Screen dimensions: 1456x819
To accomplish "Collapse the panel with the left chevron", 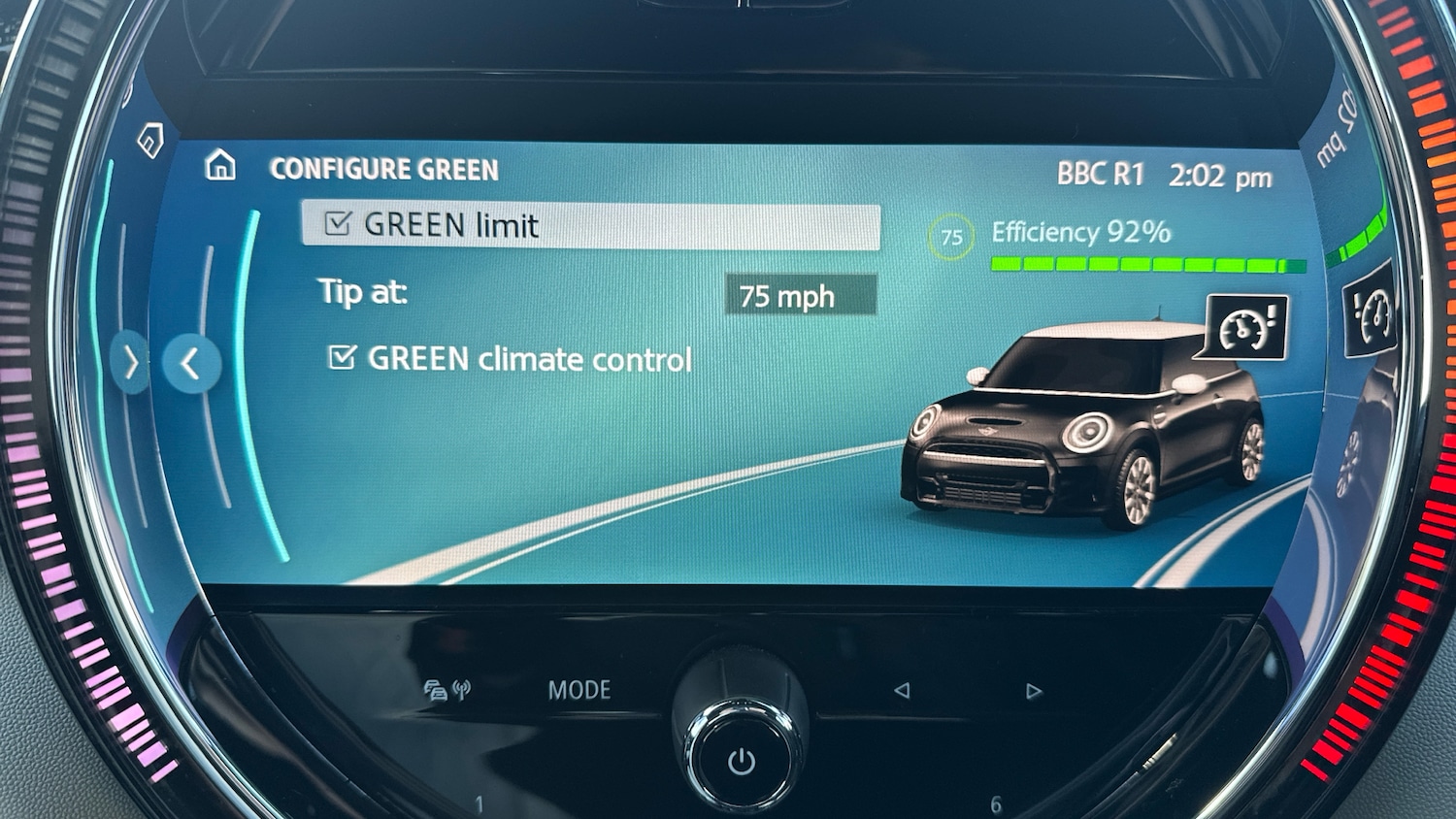I will point(190,363).
